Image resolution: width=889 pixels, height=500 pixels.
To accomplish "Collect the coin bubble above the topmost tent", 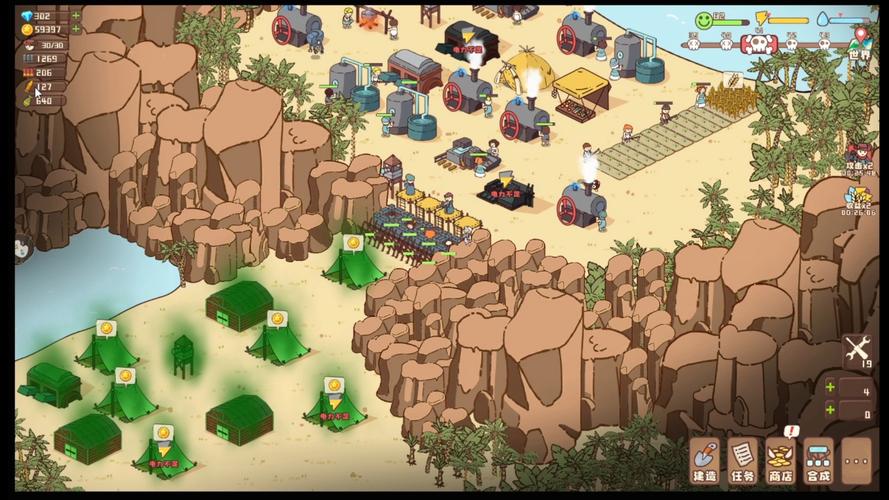I will click(352, 242).
